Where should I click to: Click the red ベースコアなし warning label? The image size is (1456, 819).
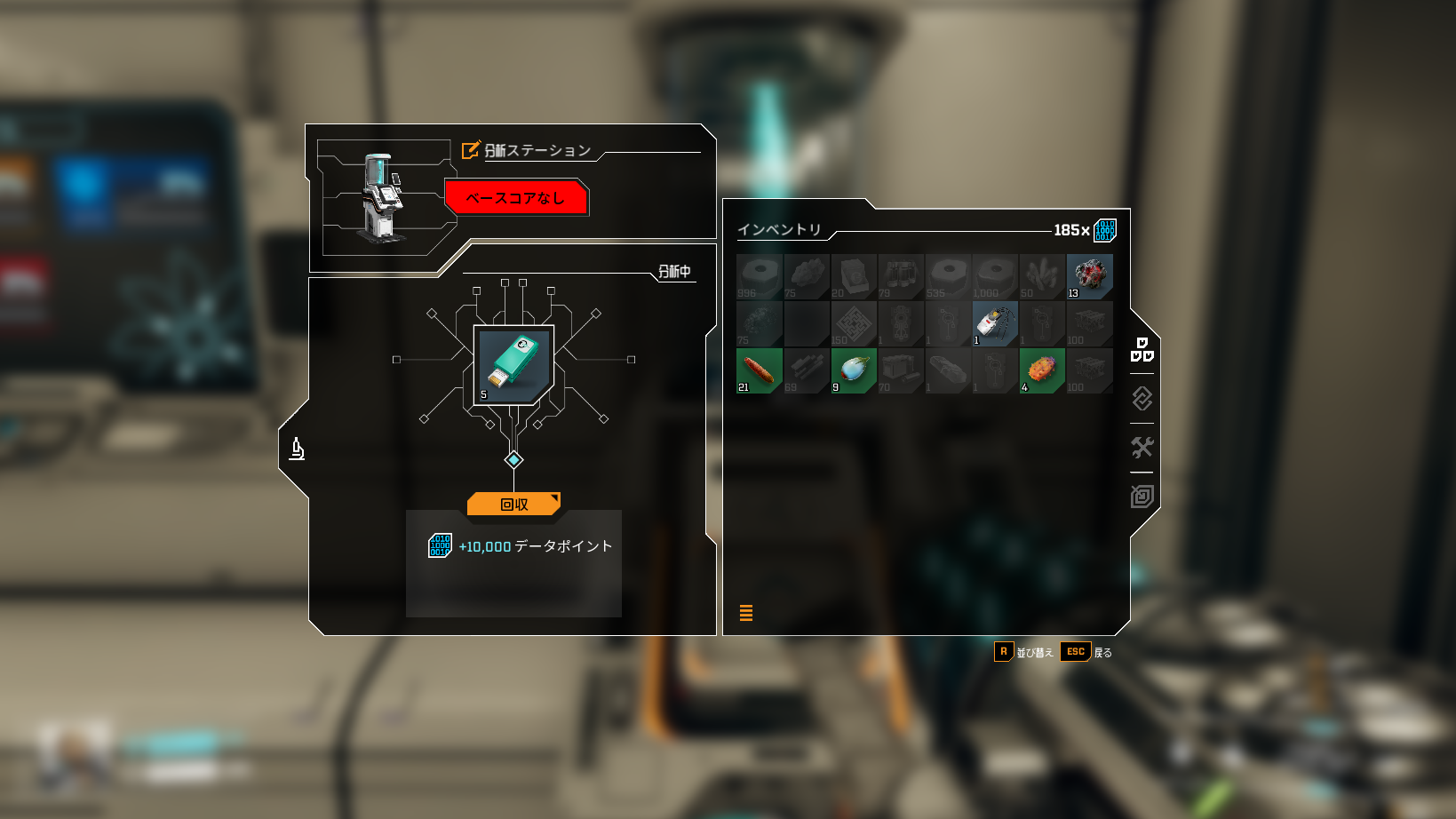515,197
